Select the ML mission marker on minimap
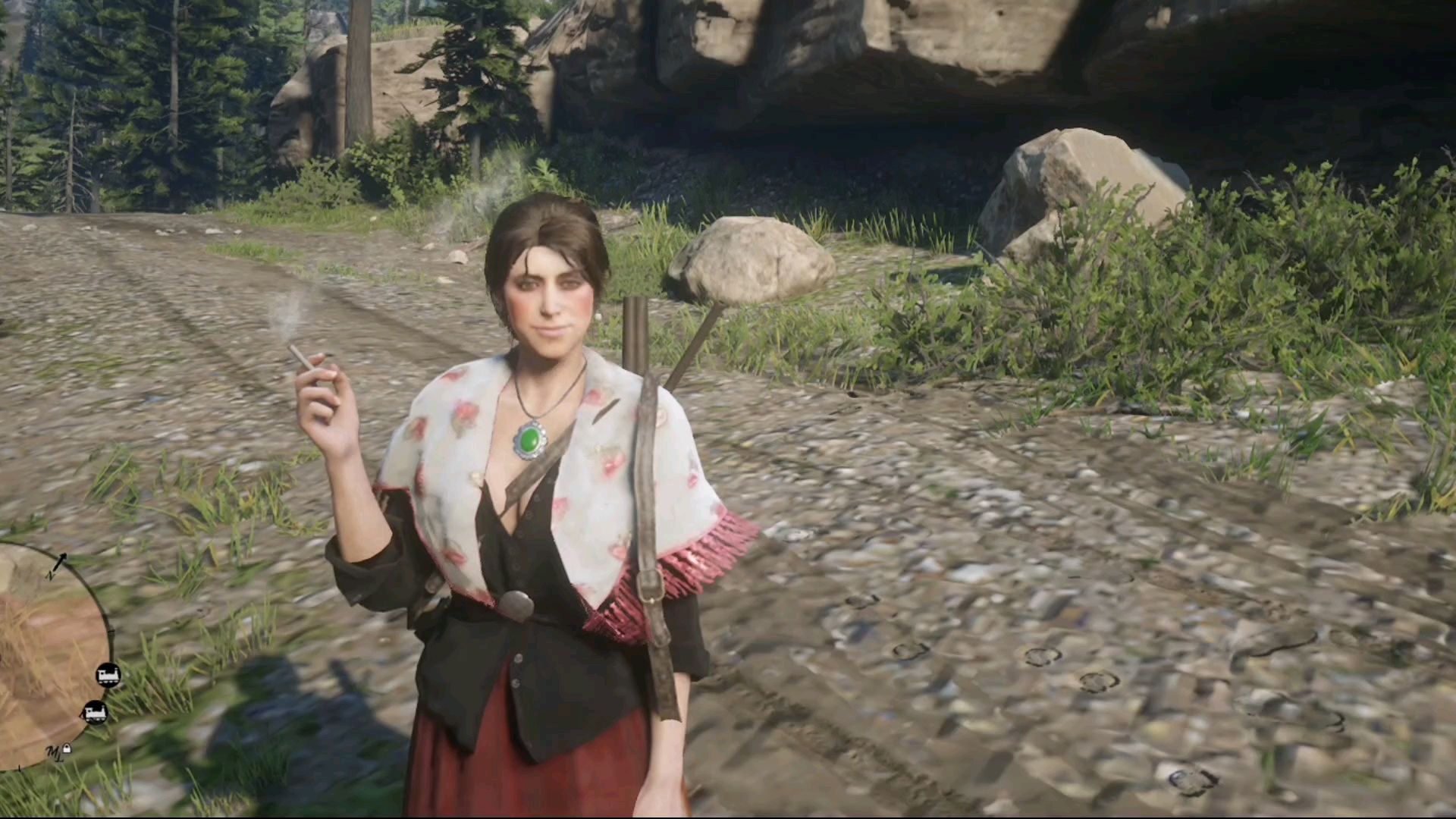This screenshot has width=1456, height=819. pos(54,752)
